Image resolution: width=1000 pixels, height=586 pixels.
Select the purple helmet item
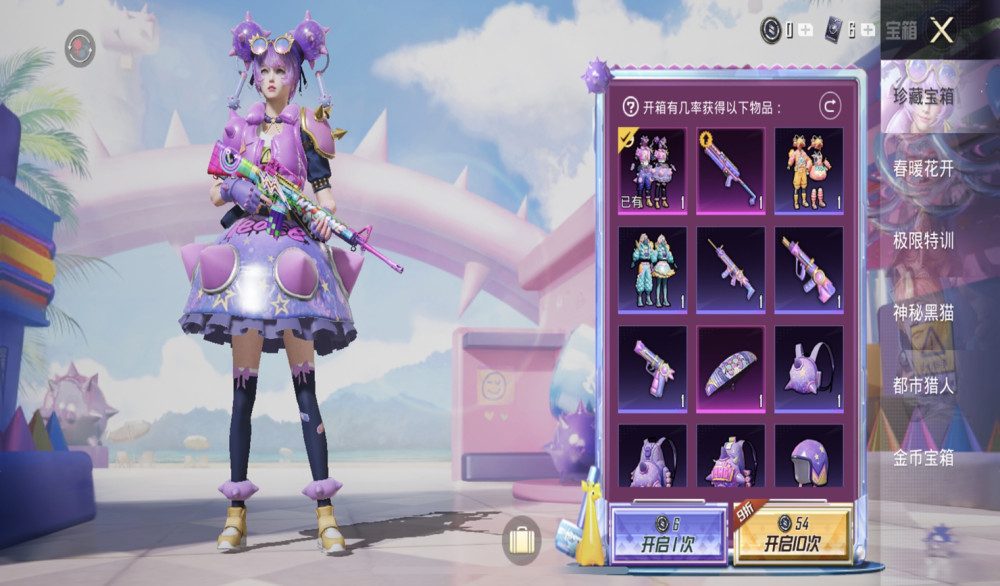pyautogui.click(x=808, y=458)
